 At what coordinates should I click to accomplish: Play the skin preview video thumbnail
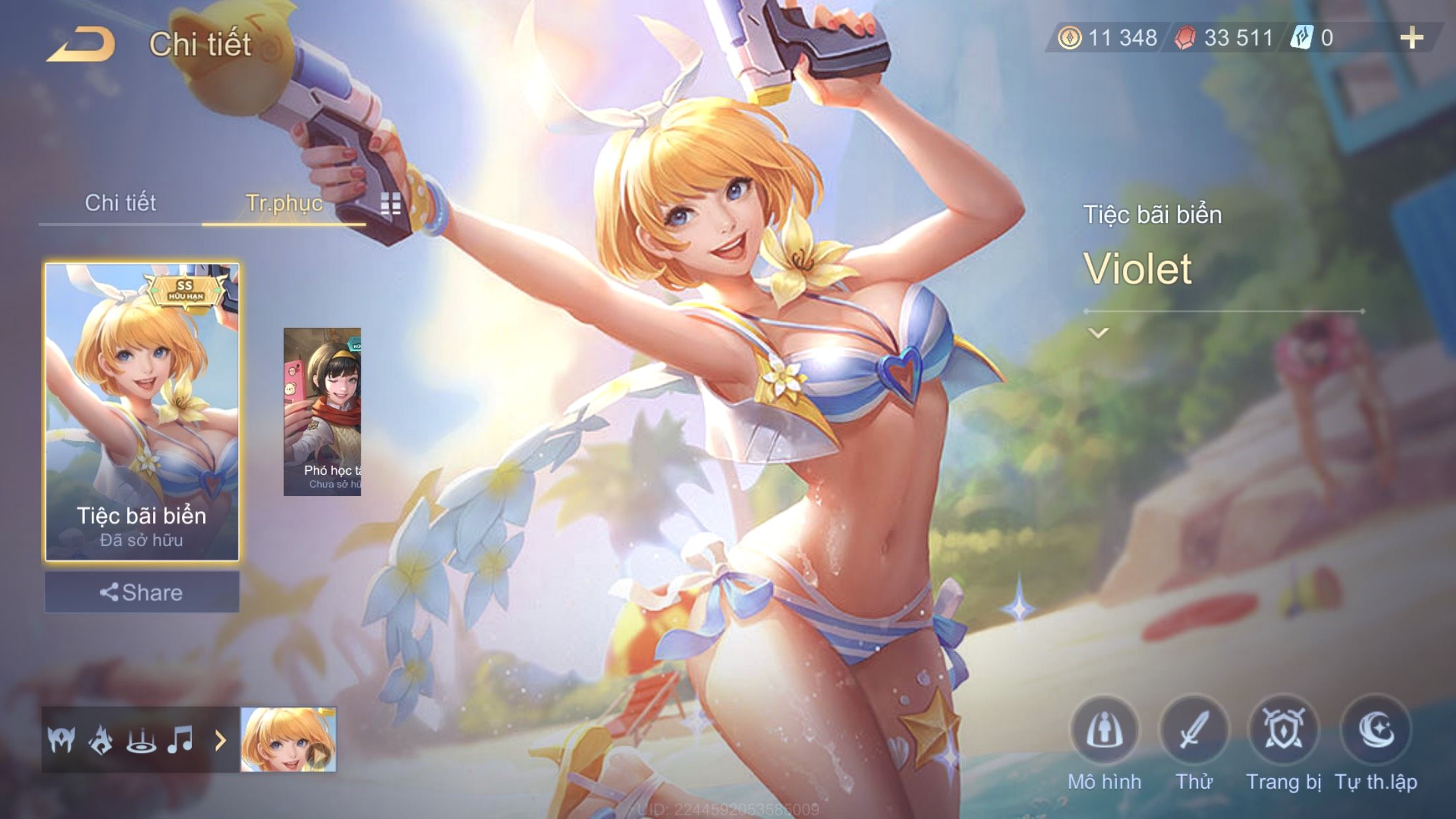[x=288, y=739]
